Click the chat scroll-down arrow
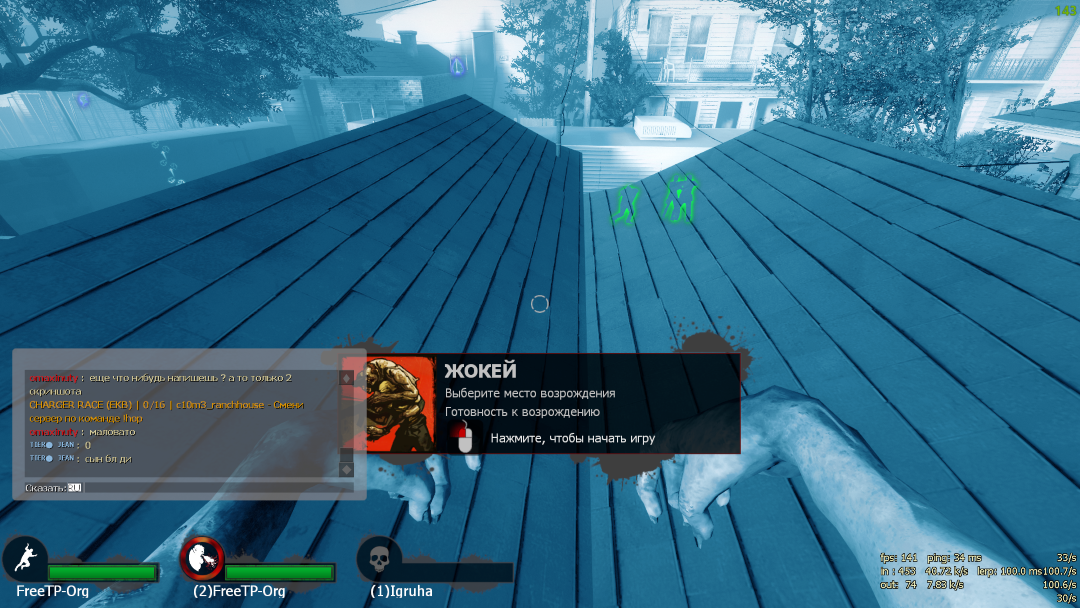 coord(347,469)
